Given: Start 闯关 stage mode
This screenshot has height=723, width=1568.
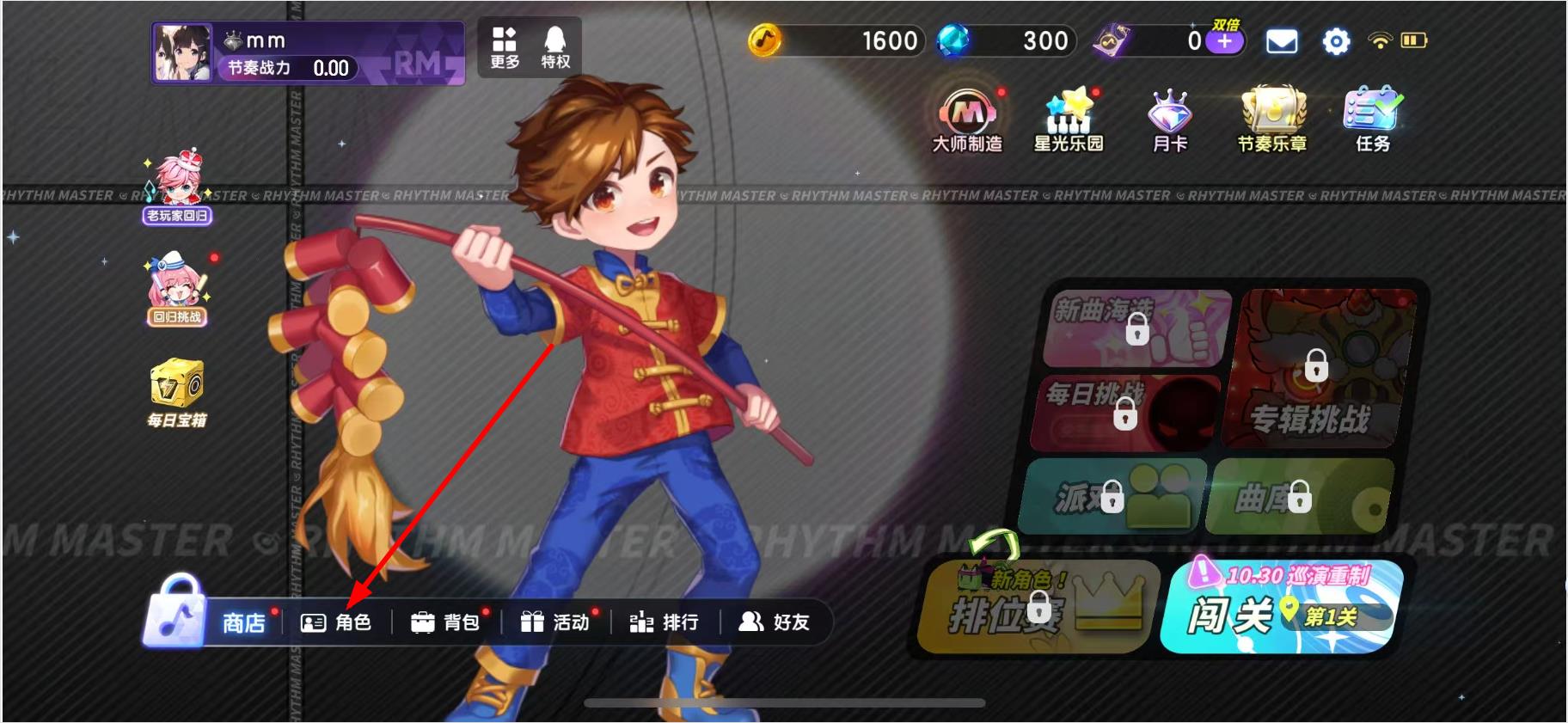Looking at the screenshot, I should click(x=1281, y=607).
